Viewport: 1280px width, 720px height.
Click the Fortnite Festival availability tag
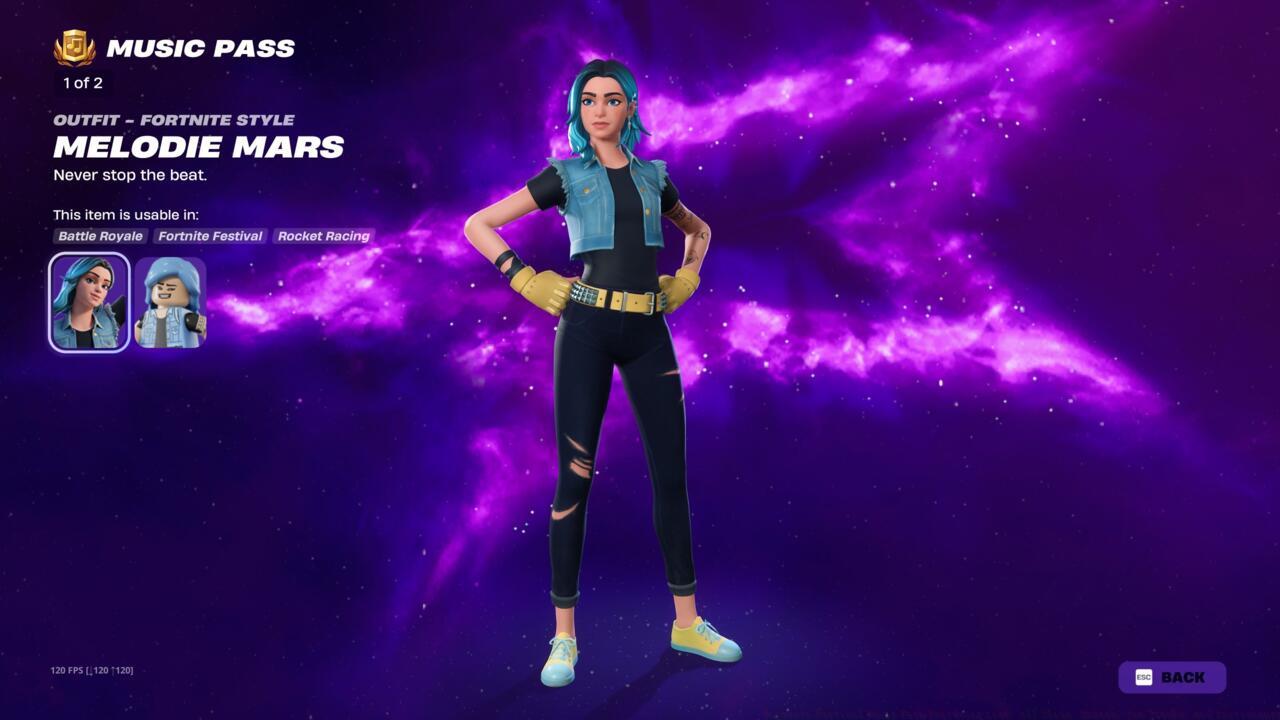coord(209,236)
